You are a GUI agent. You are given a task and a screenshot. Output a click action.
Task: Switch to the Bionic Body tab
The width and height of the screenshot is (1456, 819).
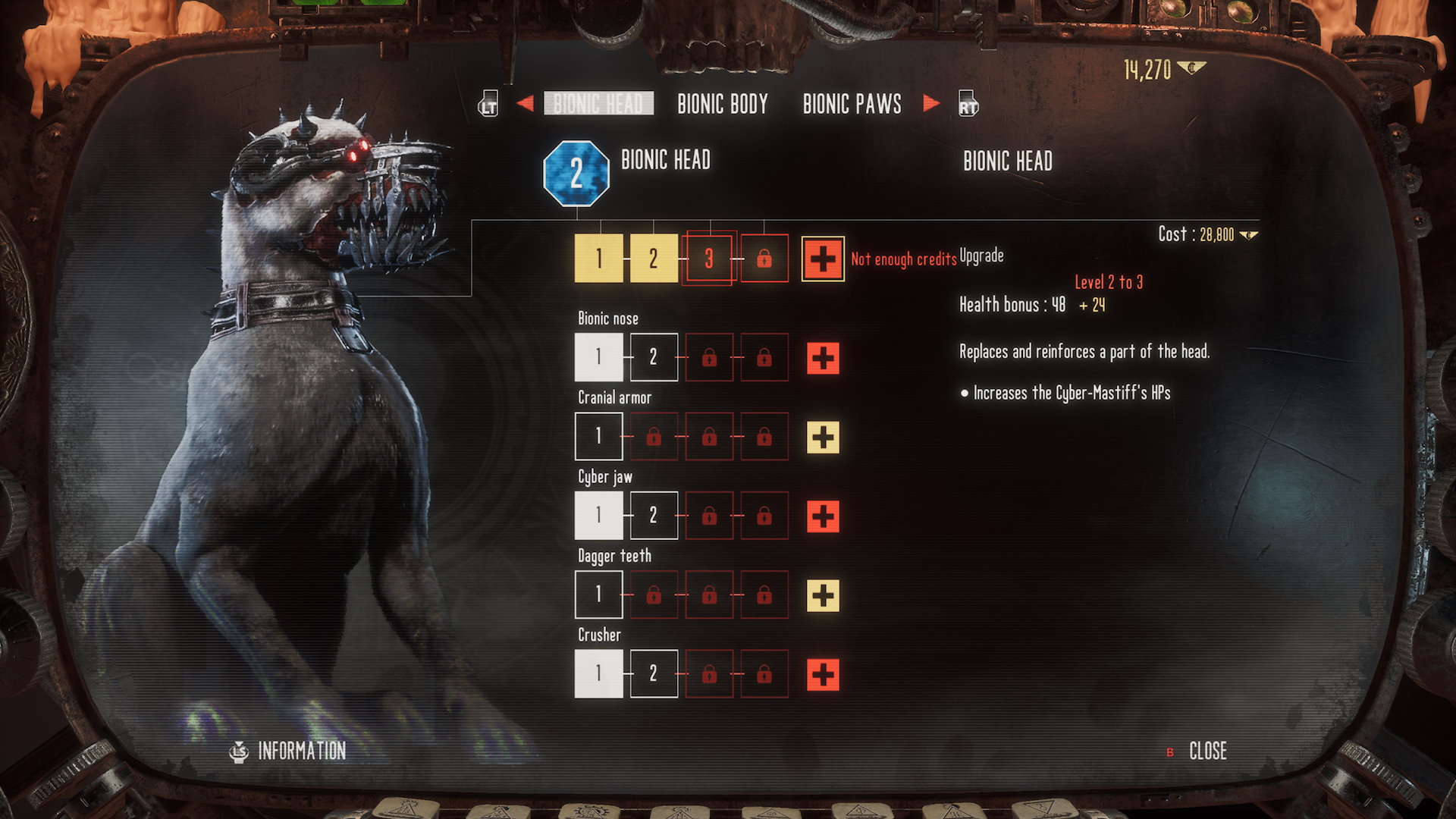(722, 104)
